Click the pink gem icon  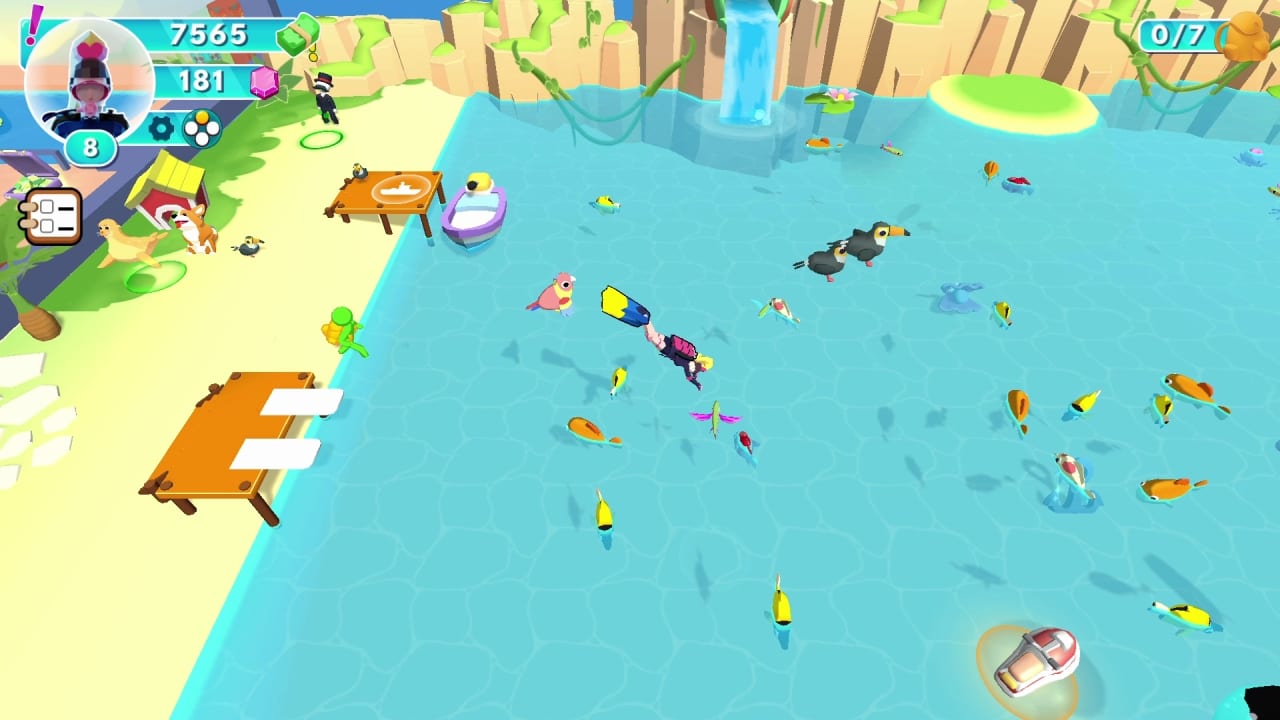coord(265,82)
